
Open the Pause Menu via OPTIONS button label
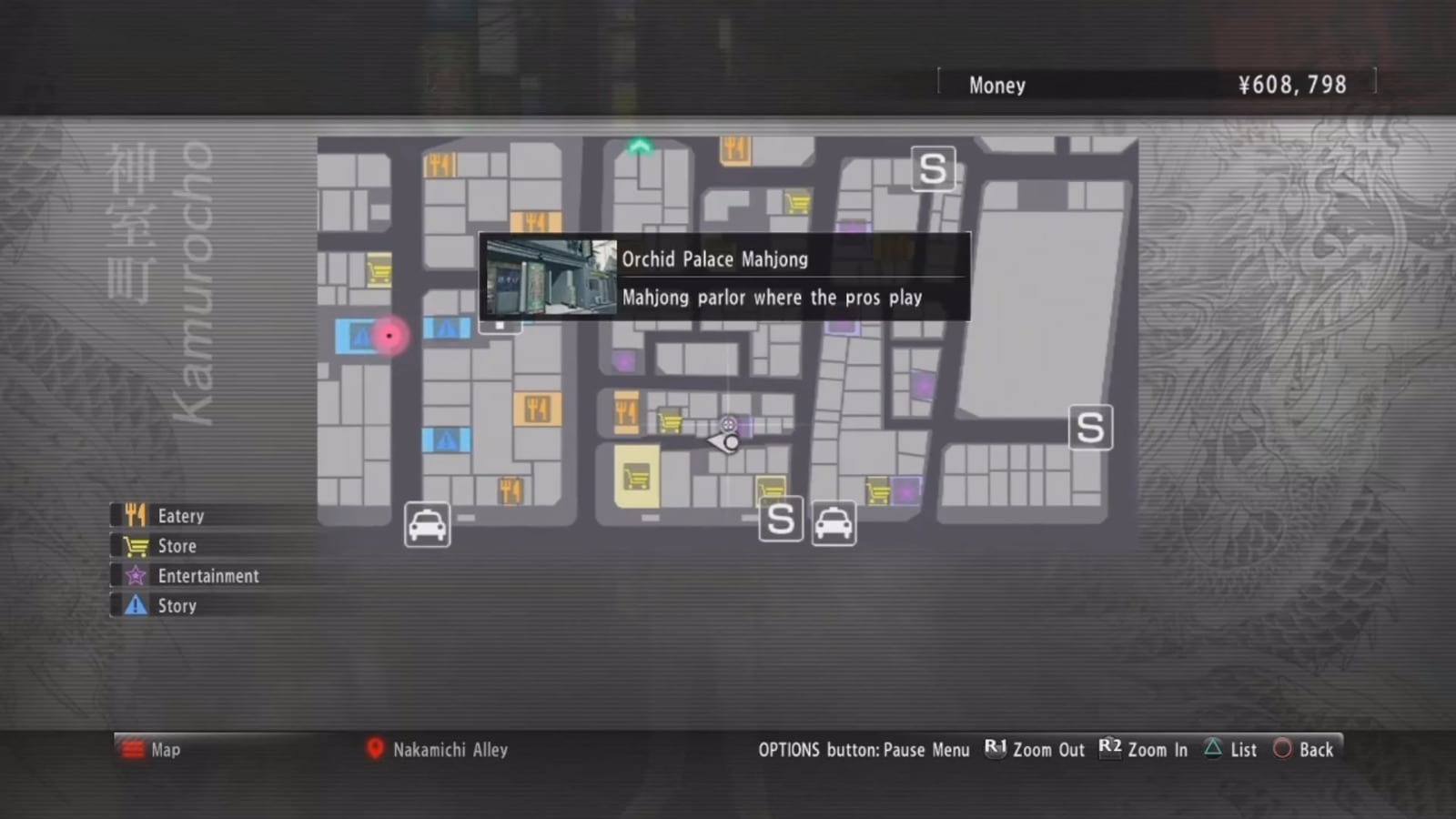[864, 749]
